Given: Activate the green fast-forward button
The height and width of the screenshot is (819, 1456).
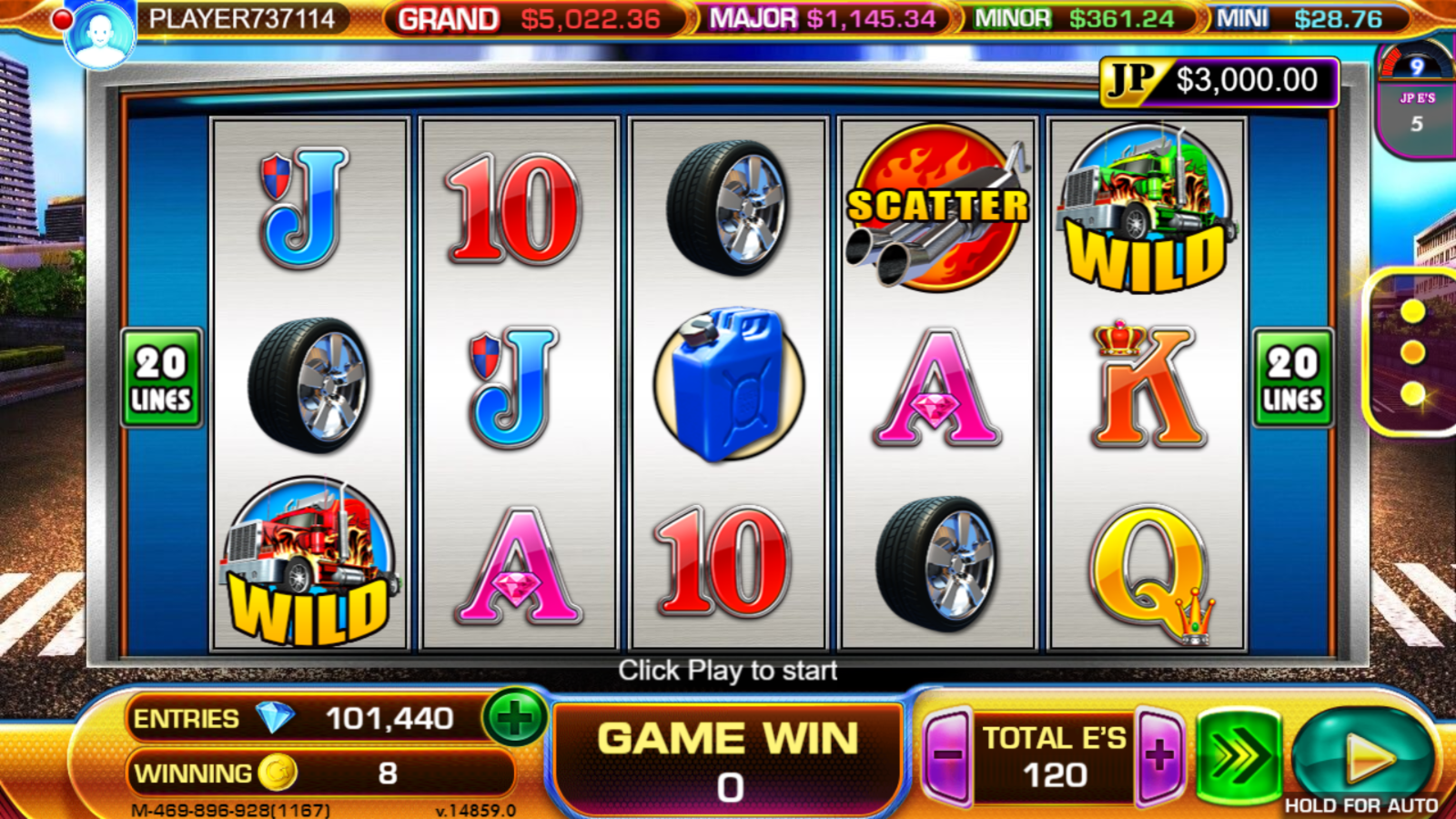Looking at the screenshot, I should click(1239, 756).
